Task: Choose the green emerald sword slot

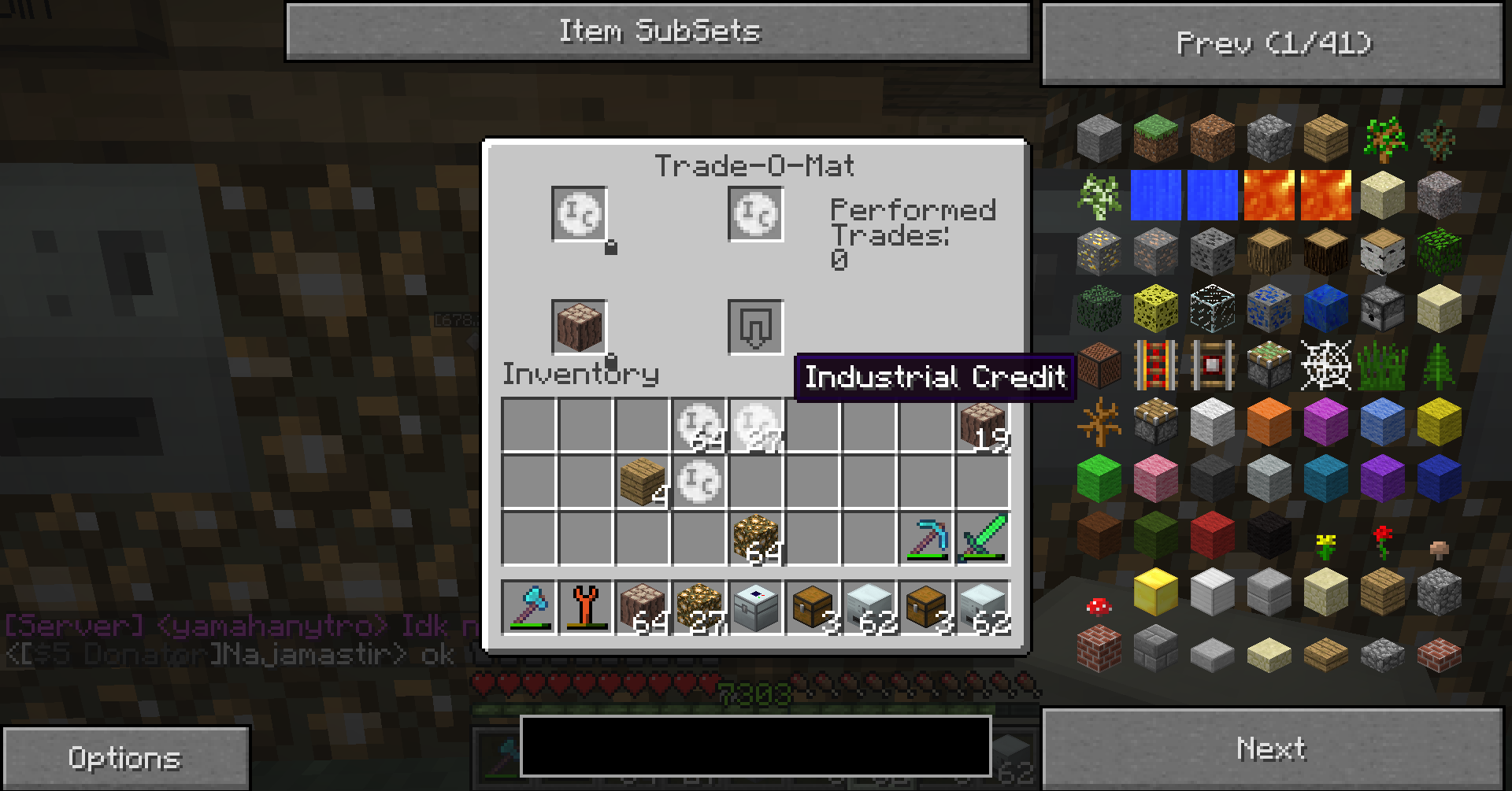Action: pos(983,538)
